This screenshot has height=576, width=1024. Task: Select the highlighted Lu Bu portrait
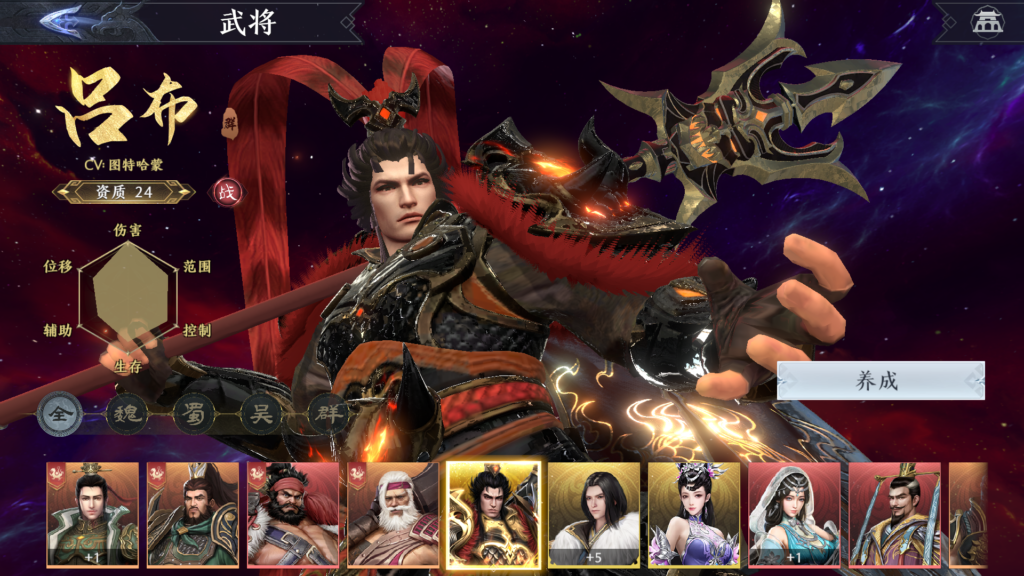493,514
